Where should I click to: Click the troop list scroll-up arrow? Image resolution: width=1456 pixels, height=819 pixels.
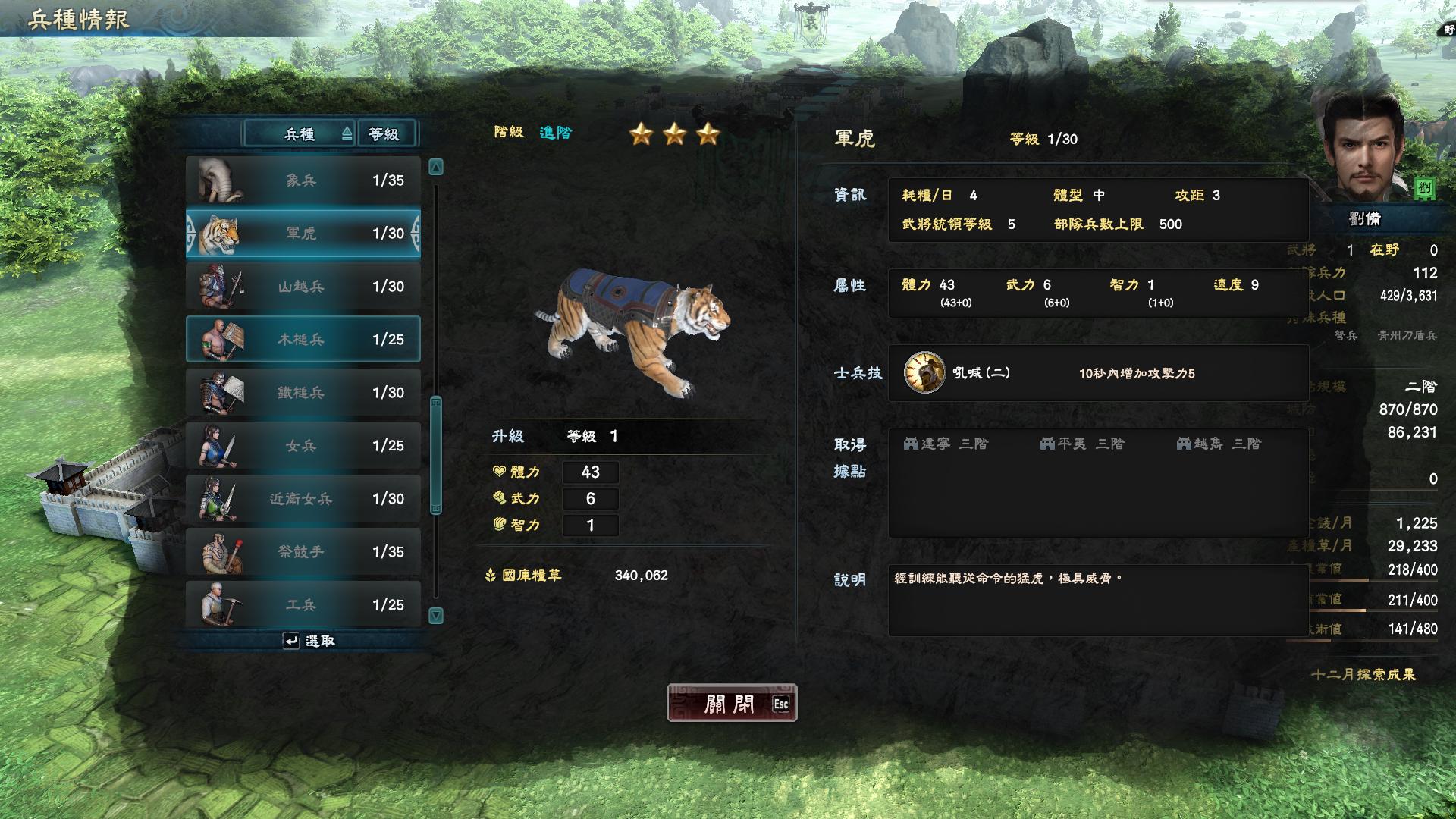pyautogui.click(x=436, y=167)
